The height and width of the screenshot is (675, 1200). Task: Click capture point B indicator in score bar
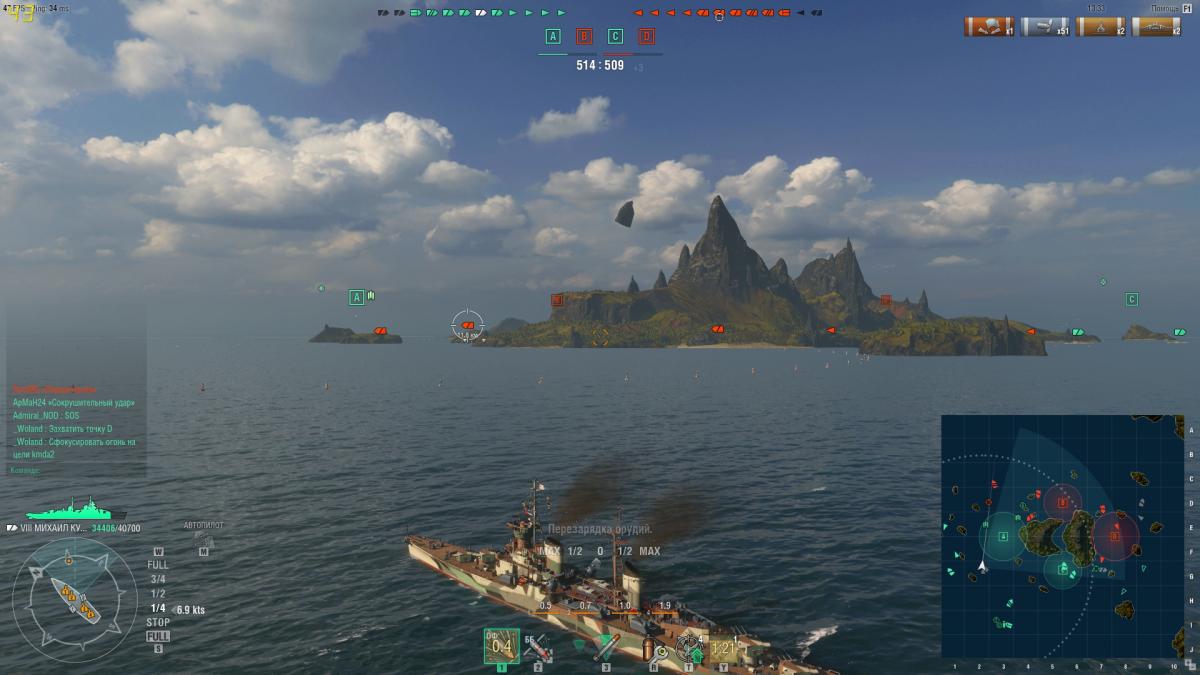click(x=584, y=37)
